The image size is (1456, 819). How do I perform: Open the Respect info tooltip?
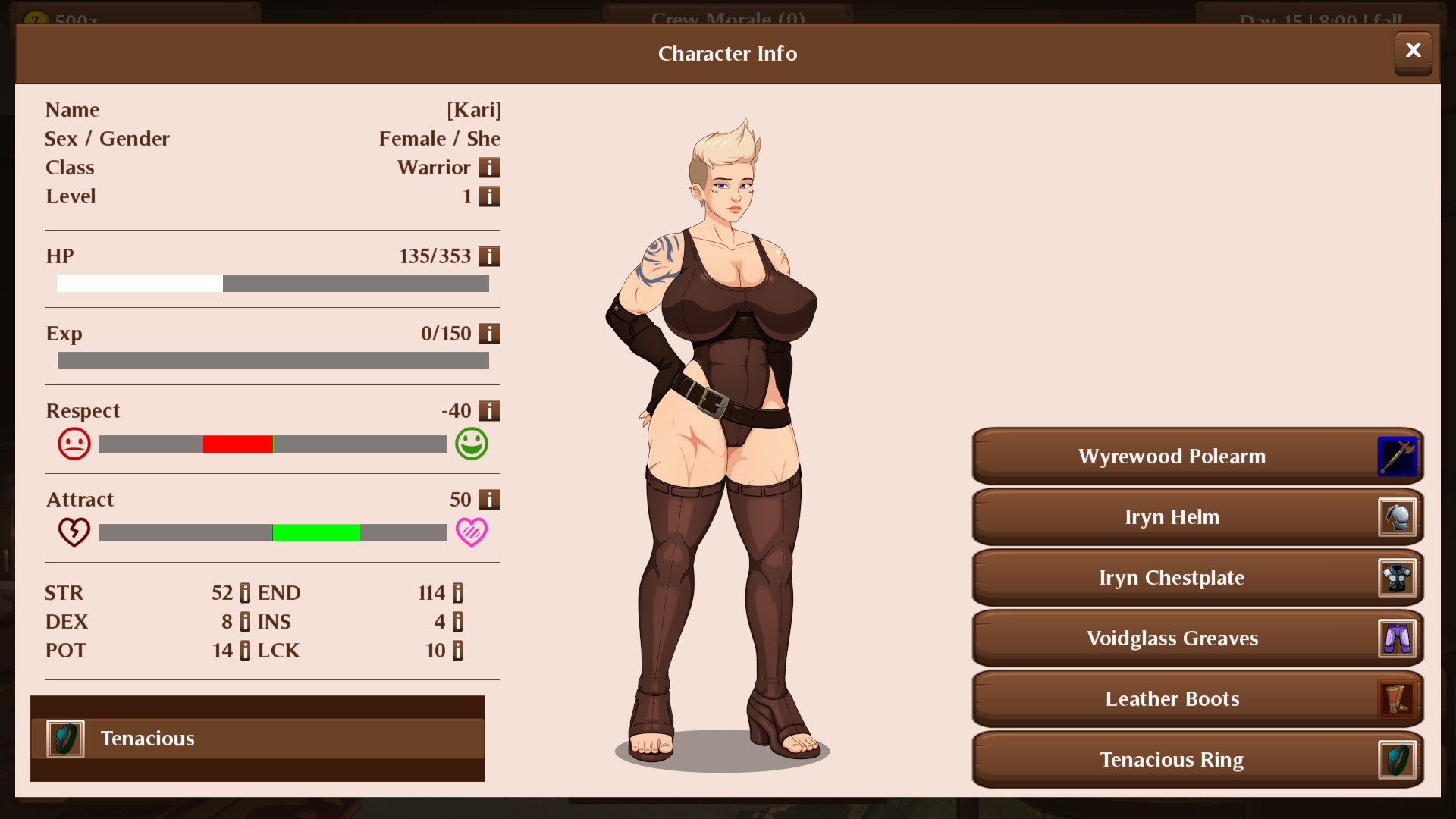point(491,410)
